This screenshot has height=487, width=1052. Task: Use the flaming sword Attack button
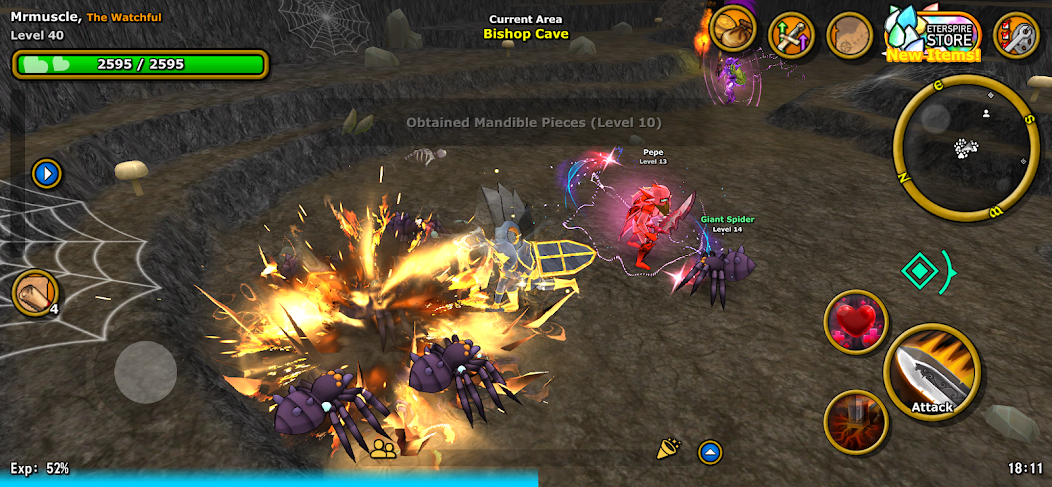pyautogui.click(x=932, y=373)
